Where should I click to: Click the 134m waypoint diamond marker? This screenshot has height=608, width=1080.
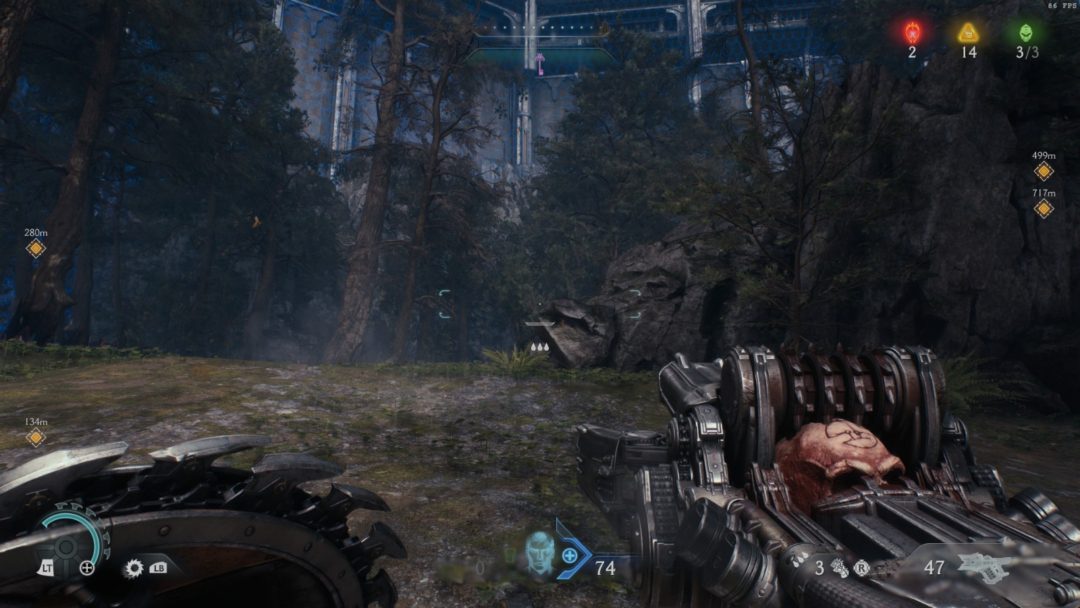pyautogui.click(x=36, y=437)
